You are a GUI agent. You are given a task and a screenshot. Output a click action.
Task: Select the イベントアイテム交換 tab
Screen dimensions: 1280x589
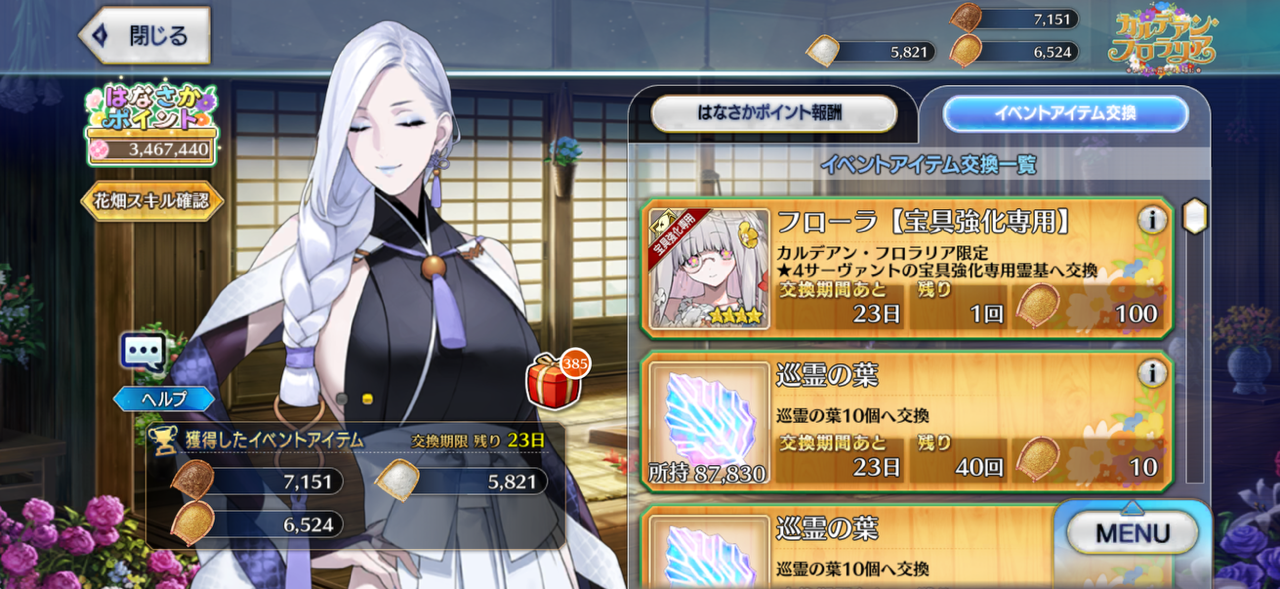coord(1065,113)
